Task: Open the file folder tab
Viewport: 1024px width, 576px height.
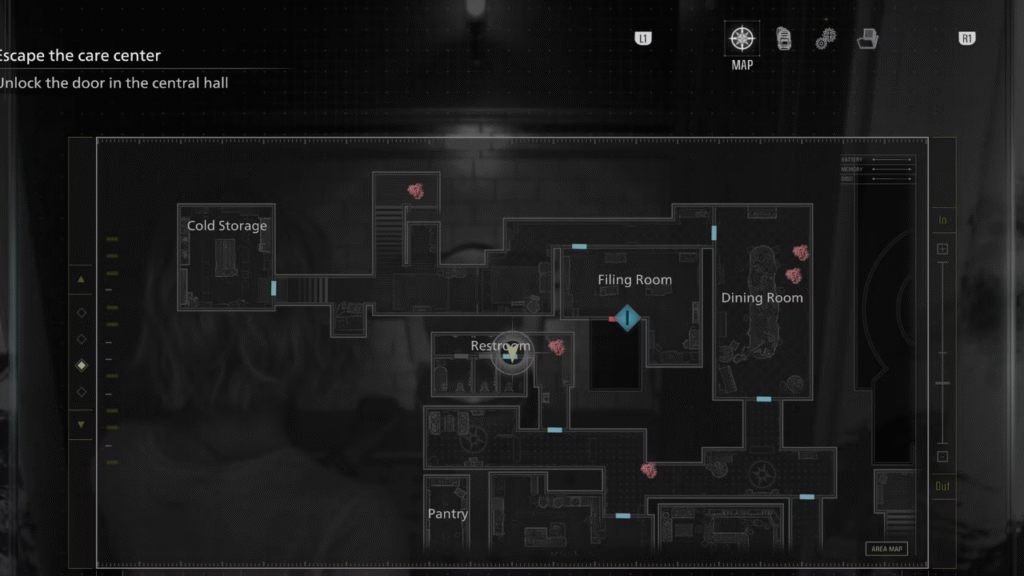Action: point(868,39)
